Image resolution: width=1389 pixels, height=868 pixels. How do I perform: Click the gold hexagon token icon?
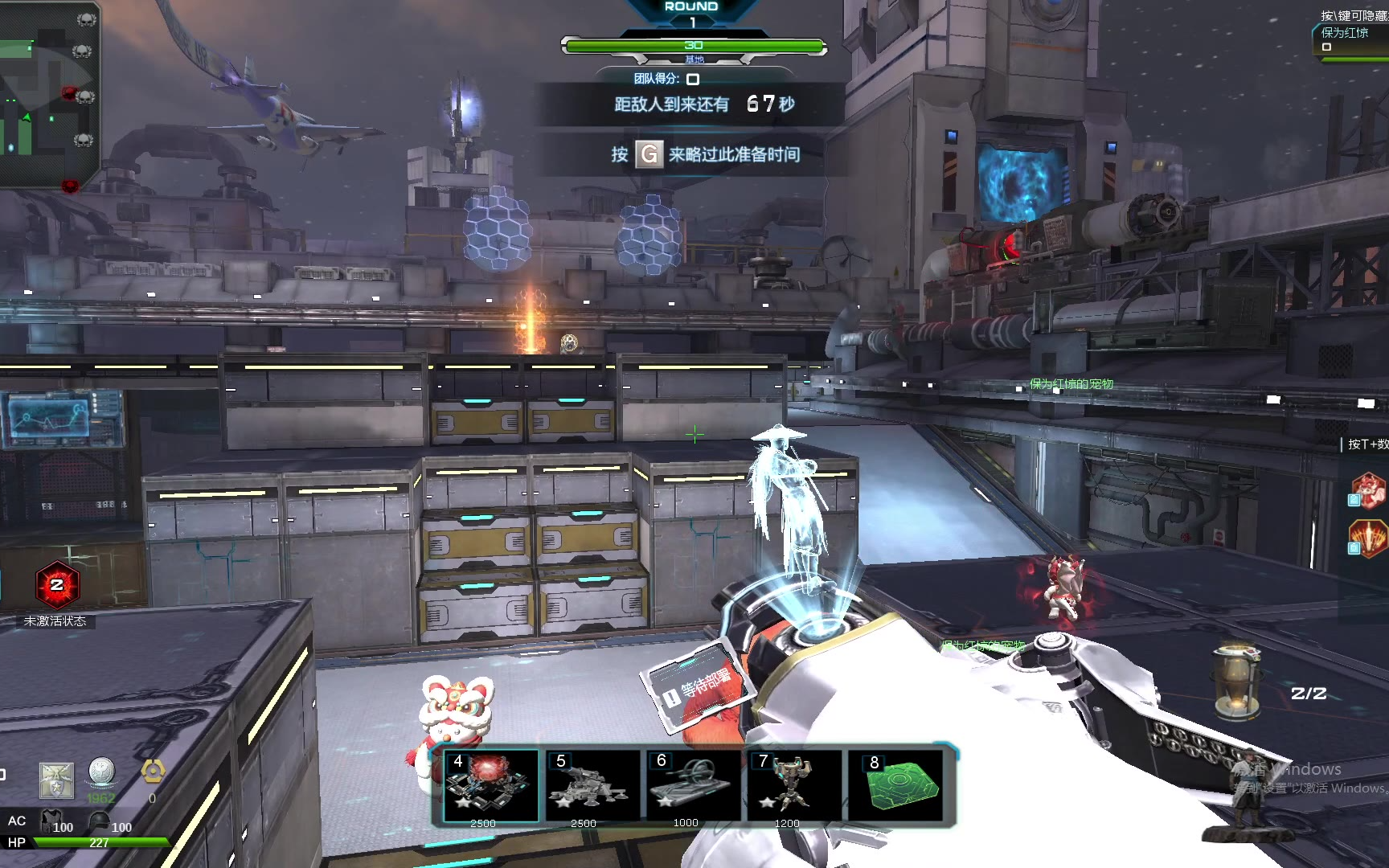pos(153,772)
